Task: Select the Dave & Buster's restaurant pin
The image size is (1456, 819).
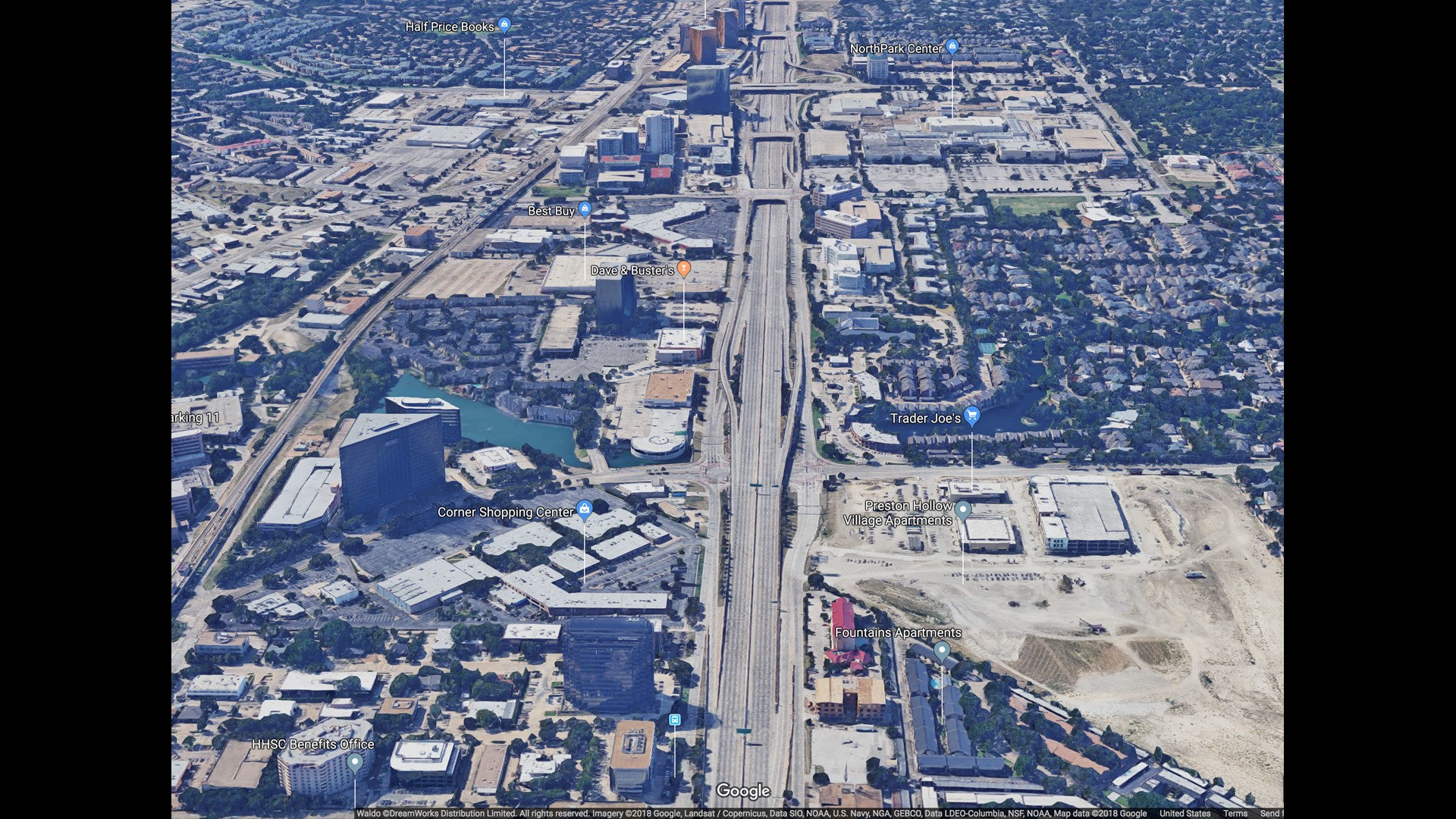Action: click(683, 267)
